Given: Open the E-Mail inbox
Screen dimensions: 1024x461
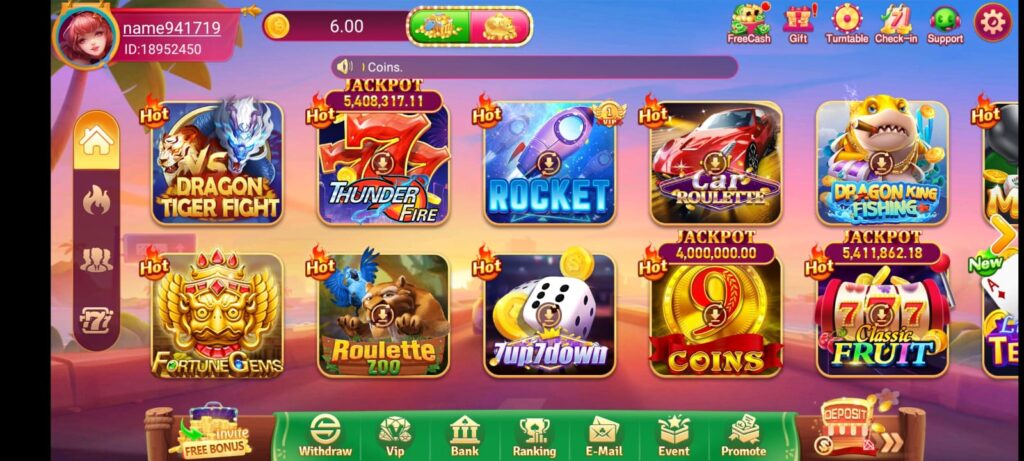Looking at the screenshot, I should click(x=604, y=437).
